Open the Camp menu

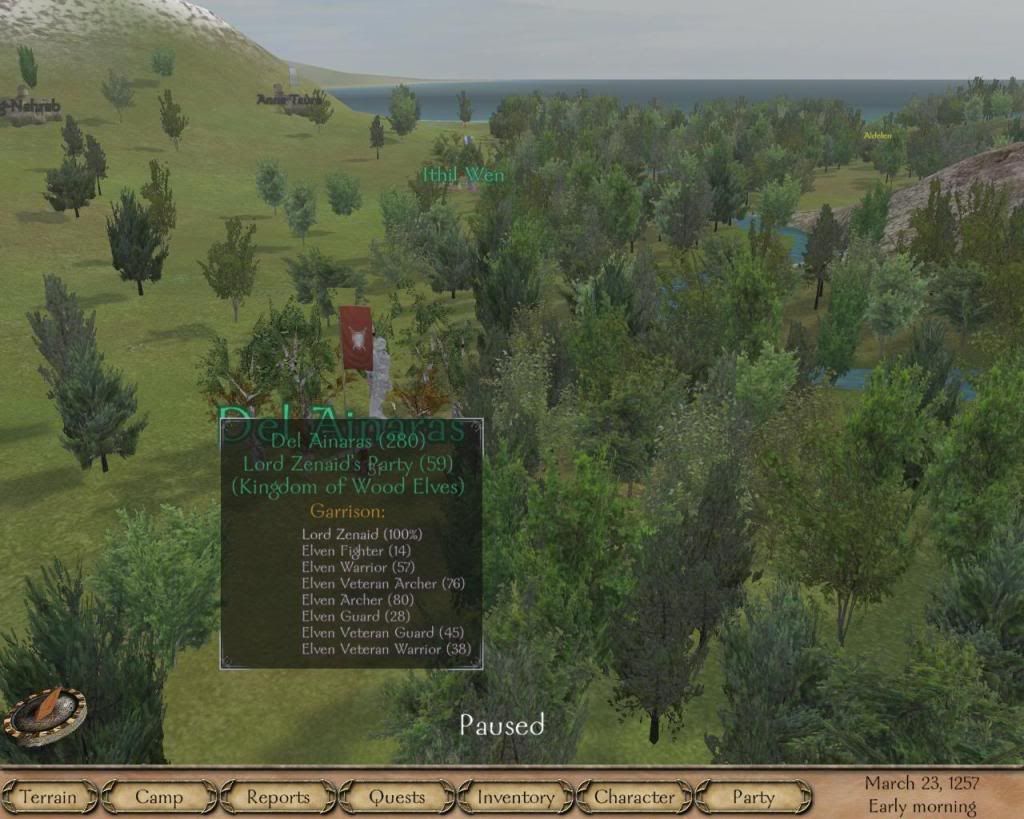[x=159, y=797]
